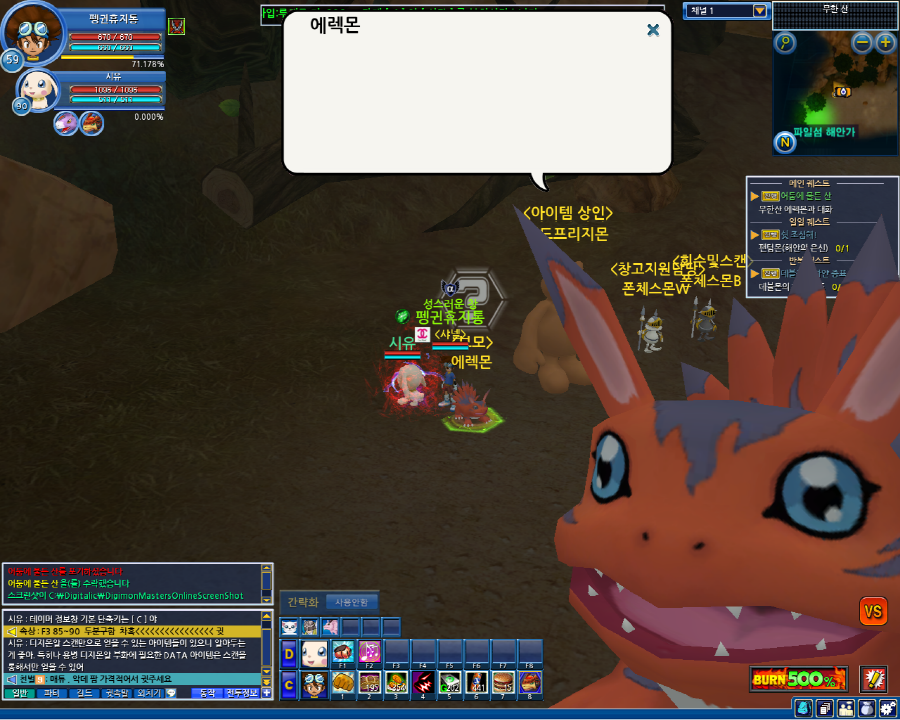
Task: Use the burger item in hotbar
Action: pyautogui.click(x=504, y=682)
